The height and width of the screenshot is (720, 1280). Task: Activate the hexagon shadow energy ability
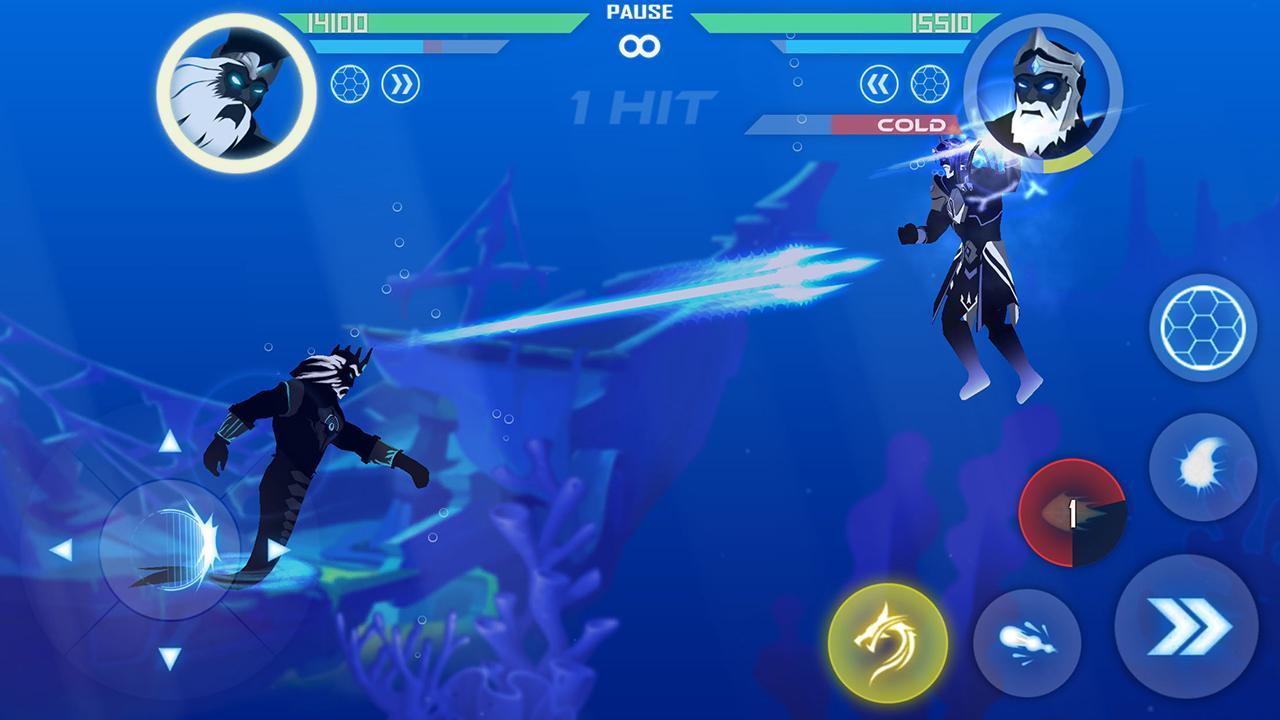tap(1204, 325)
